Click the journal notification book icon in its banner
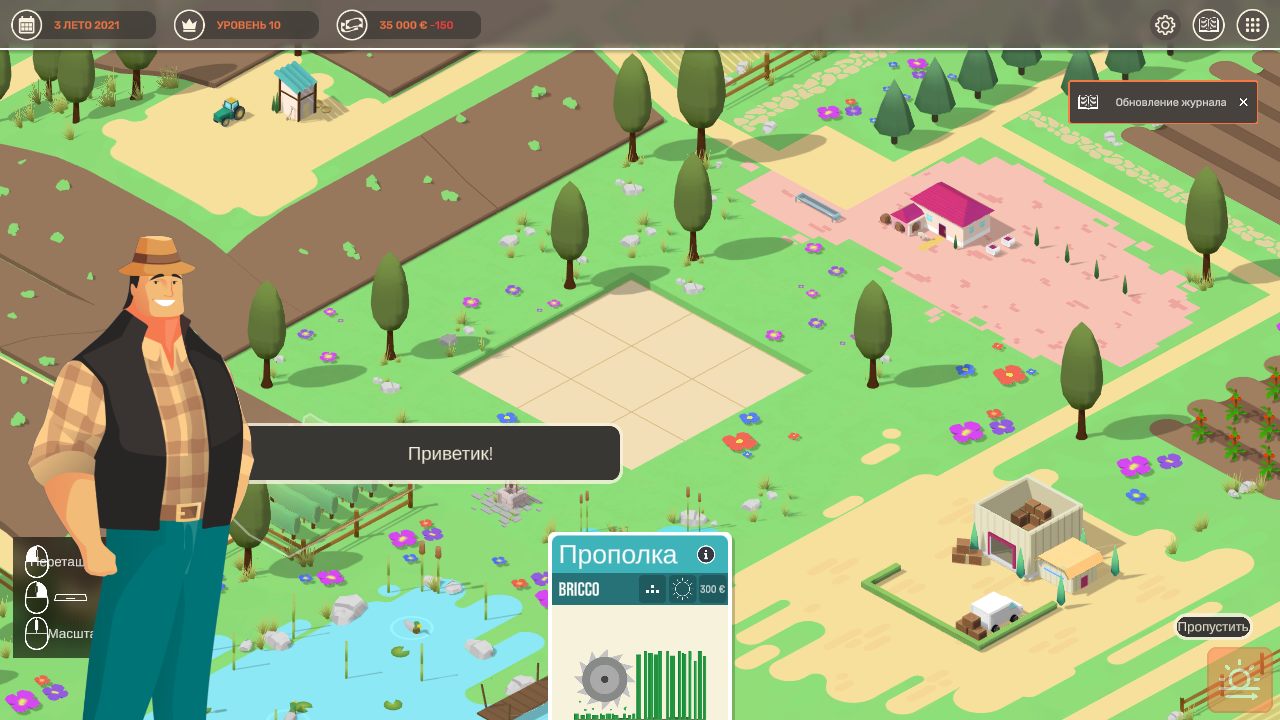 coord(1087,101)
